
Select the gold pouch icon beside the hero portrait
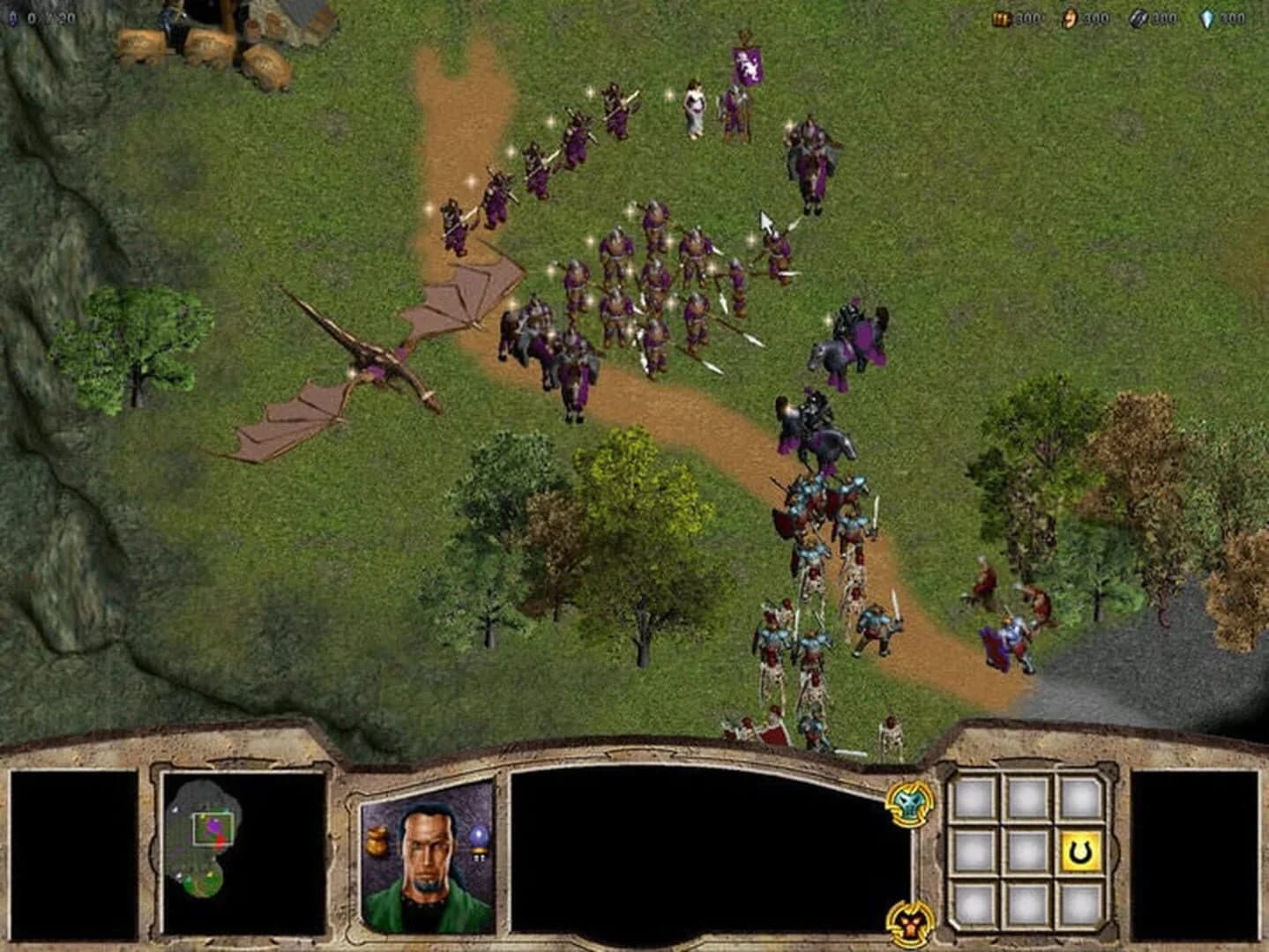377,840
